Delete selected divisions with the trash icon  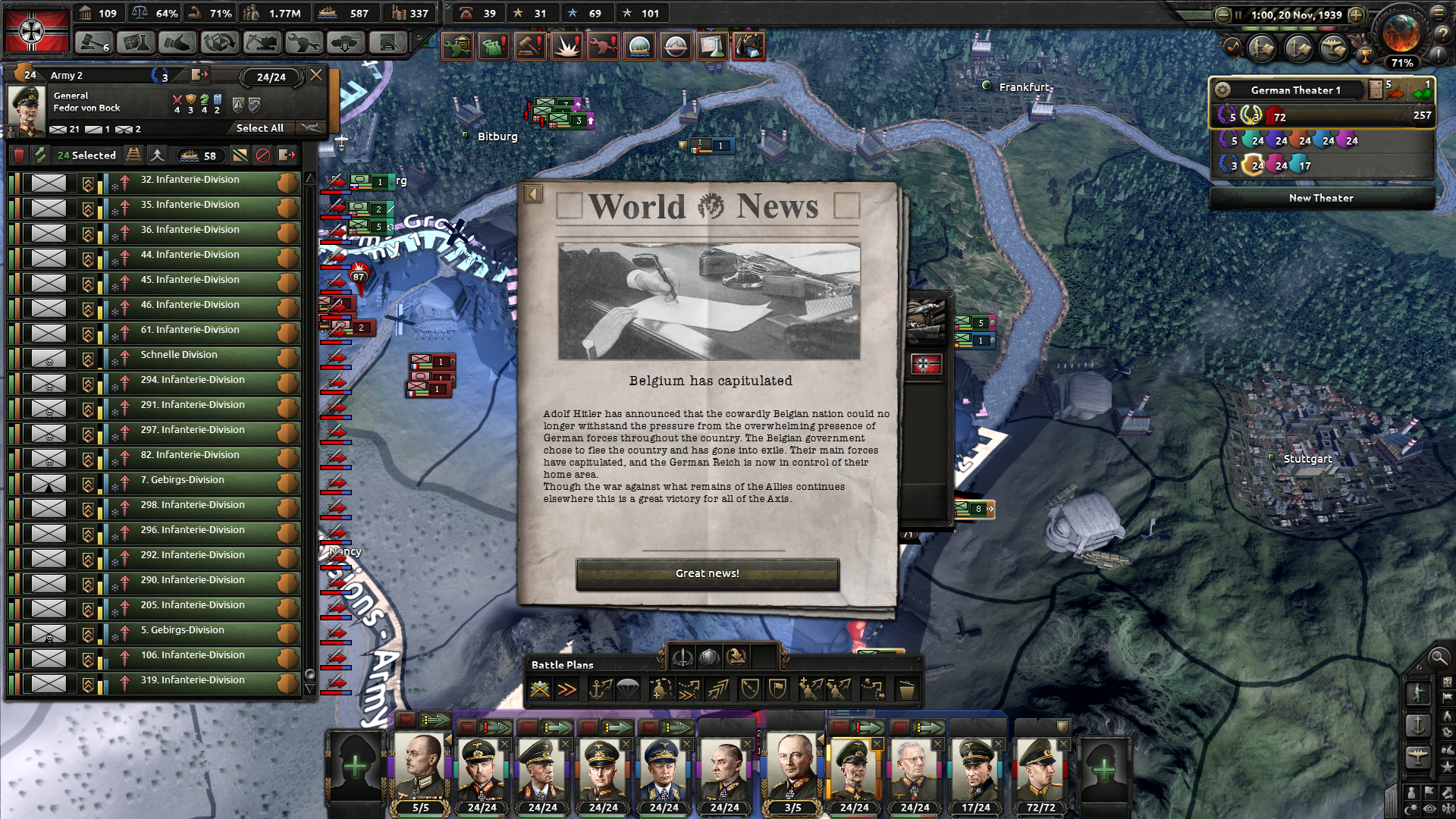[x=19, y=155]
